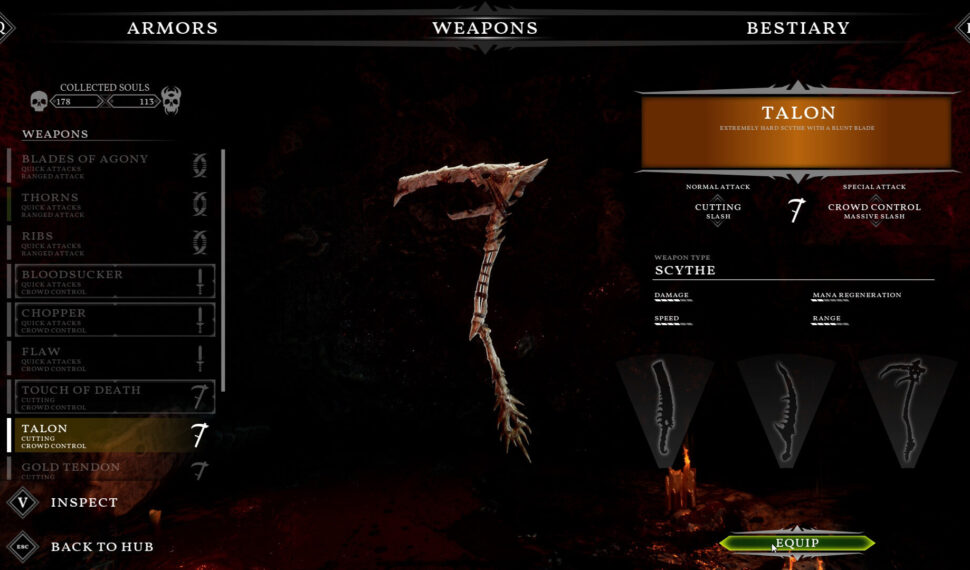Switch to the Armors tab
This screenshot has width=970, height=570.
pos(172,28)
